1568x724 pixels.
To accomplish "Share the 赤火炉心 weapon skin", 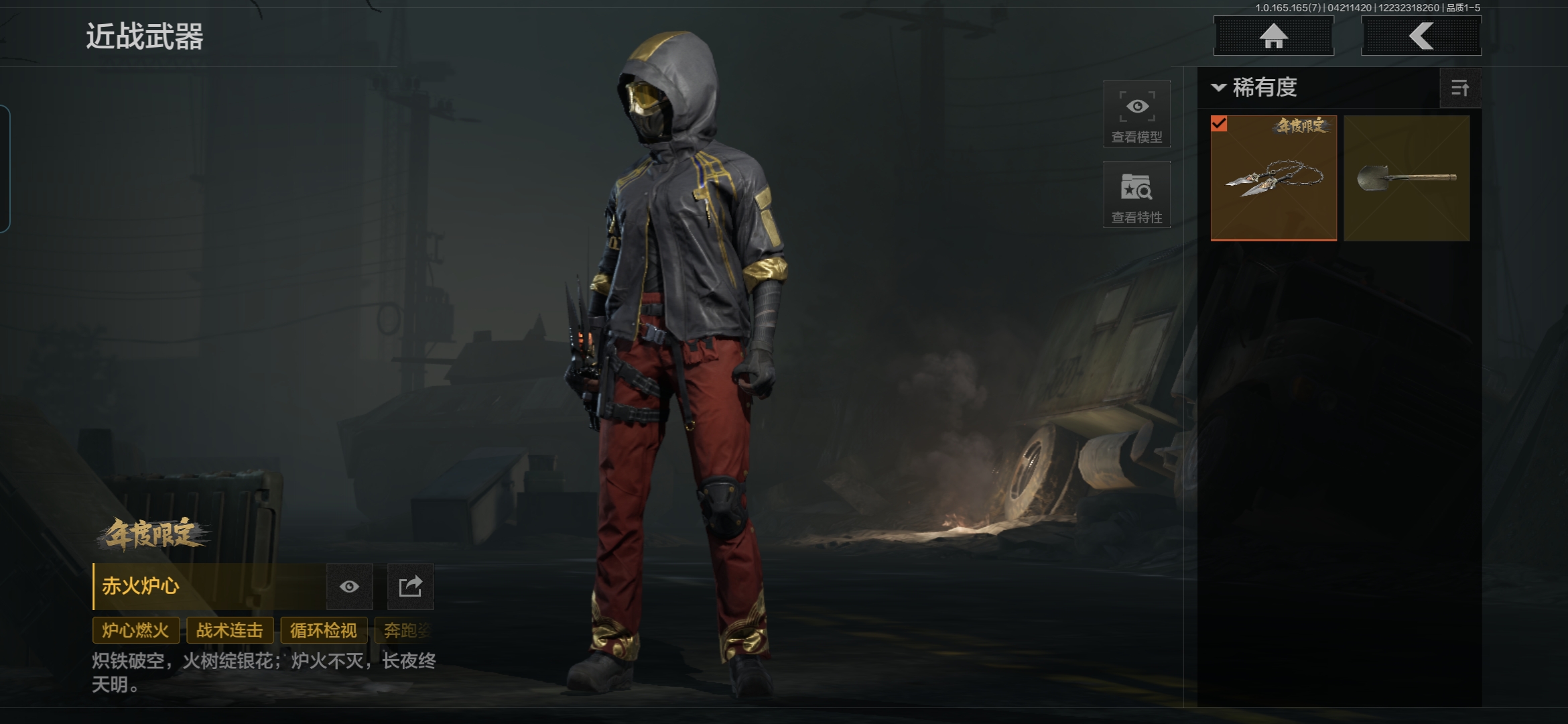I will (410, 587).
